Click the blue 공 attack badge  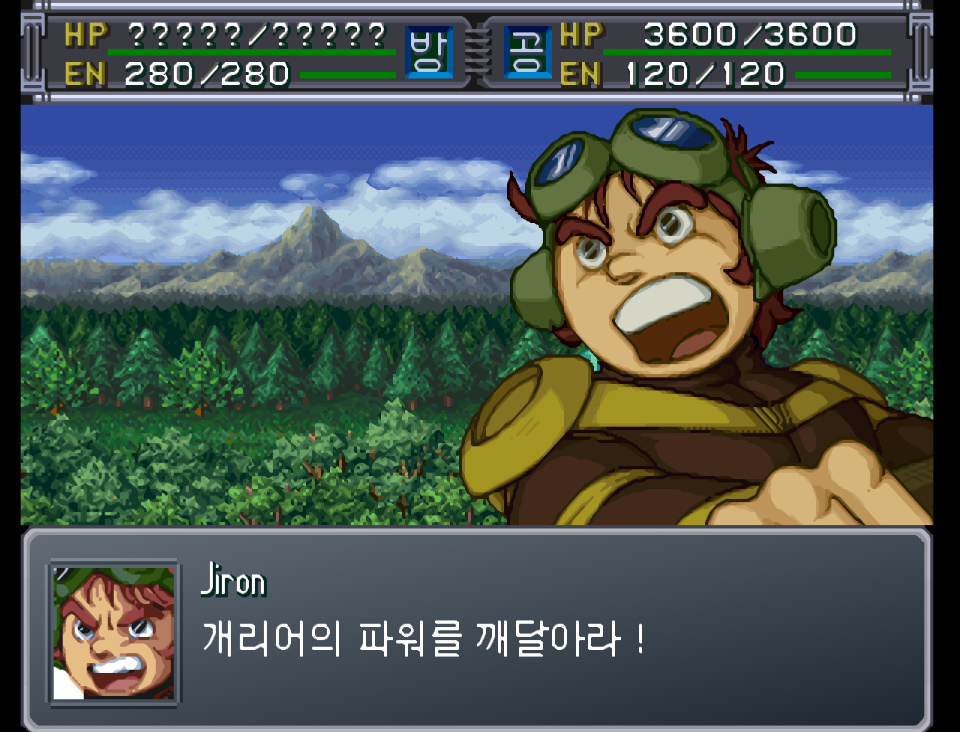[x=527, y=53]
